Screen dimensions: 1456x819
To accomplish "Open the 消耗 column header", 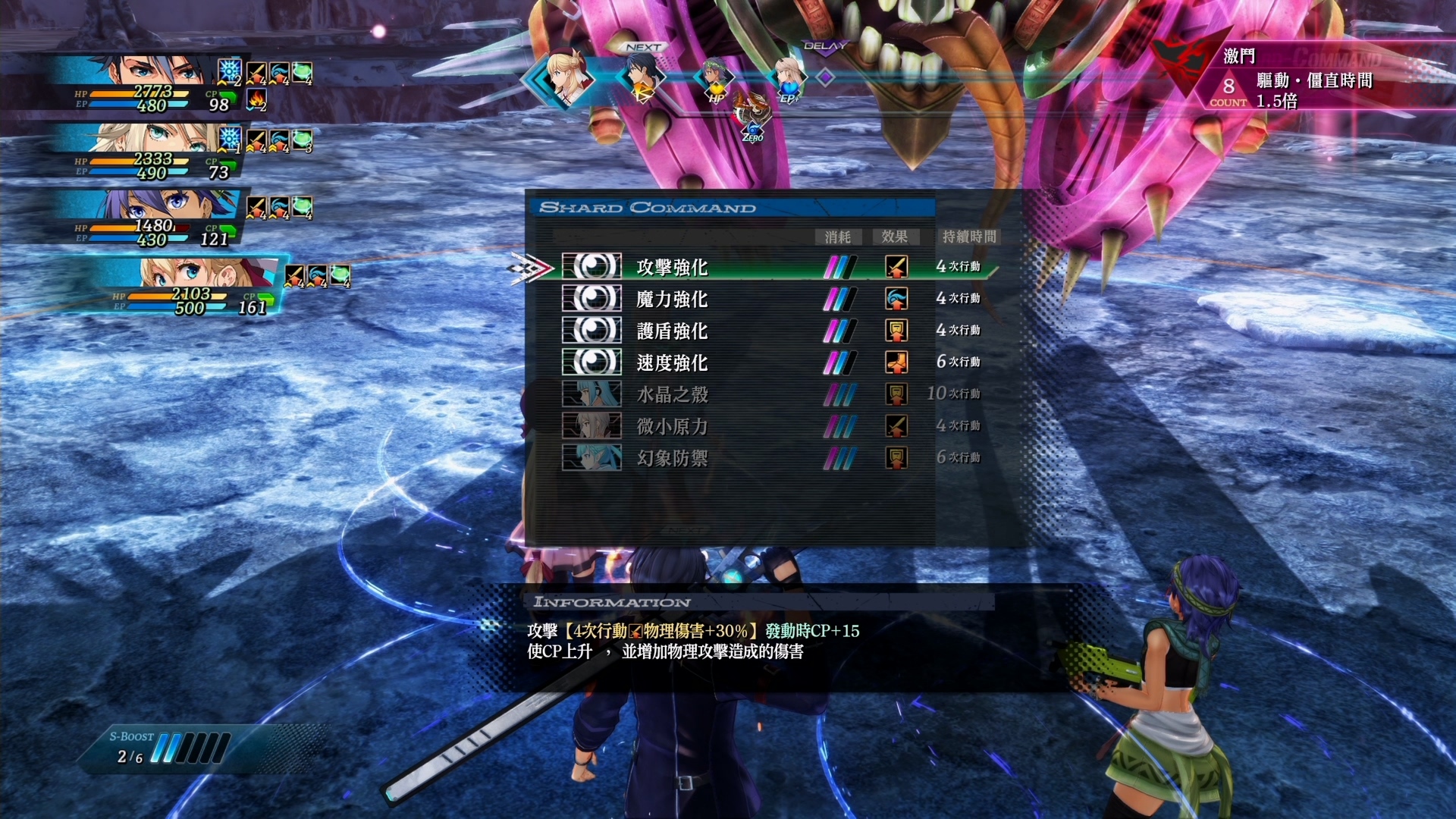I will 838,237.
